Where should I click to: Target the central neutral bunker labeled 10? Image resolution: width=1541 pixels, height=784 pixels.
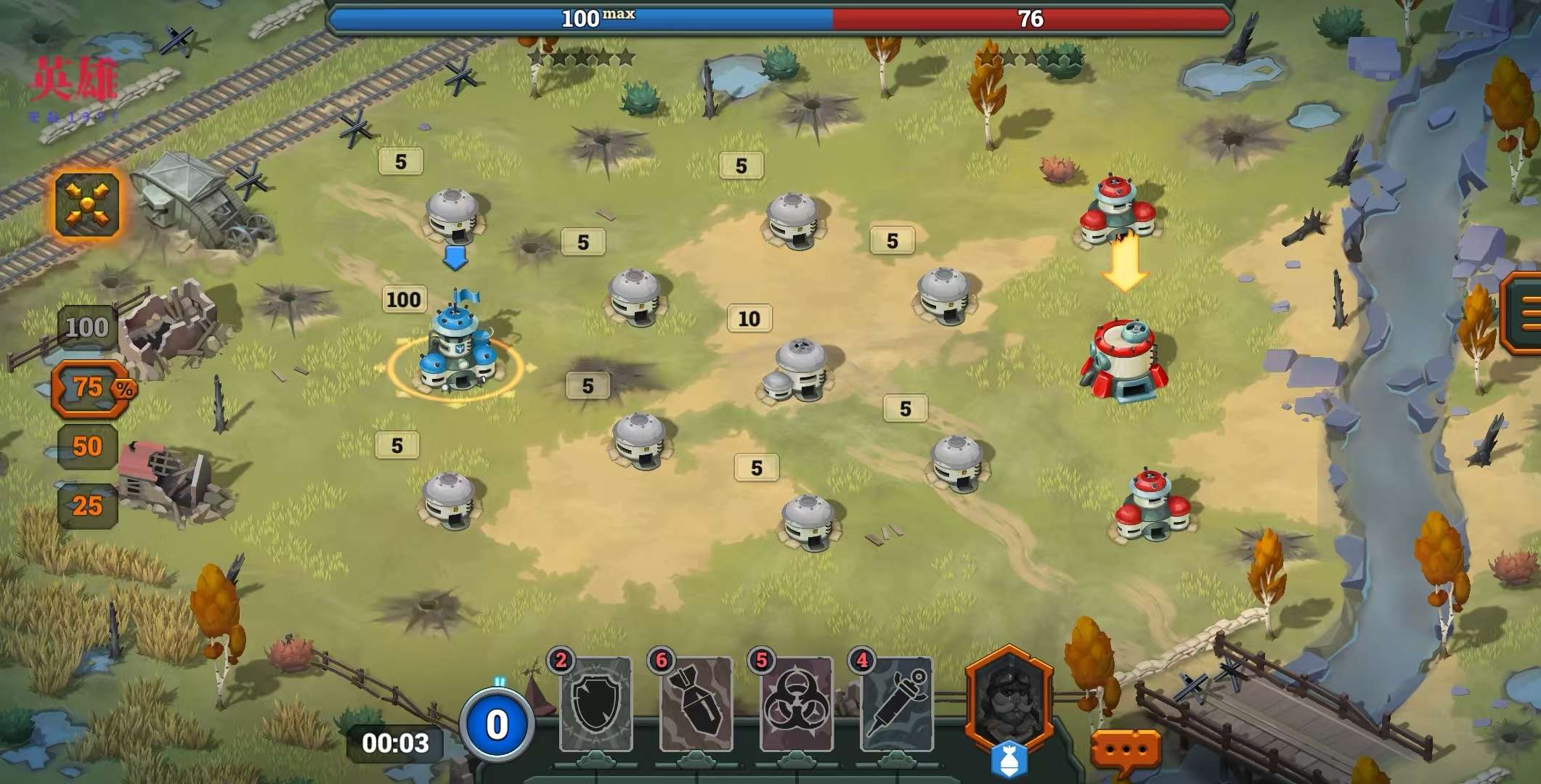[x=797, y=370]
